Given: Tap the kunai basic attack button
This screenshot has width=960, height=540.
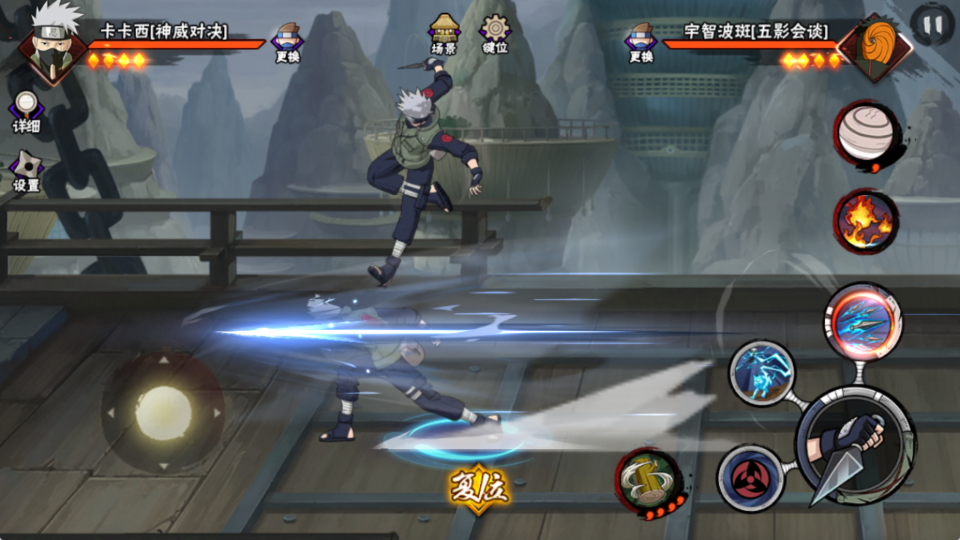Looking at the screenshot, I should (x=855, y=445).
